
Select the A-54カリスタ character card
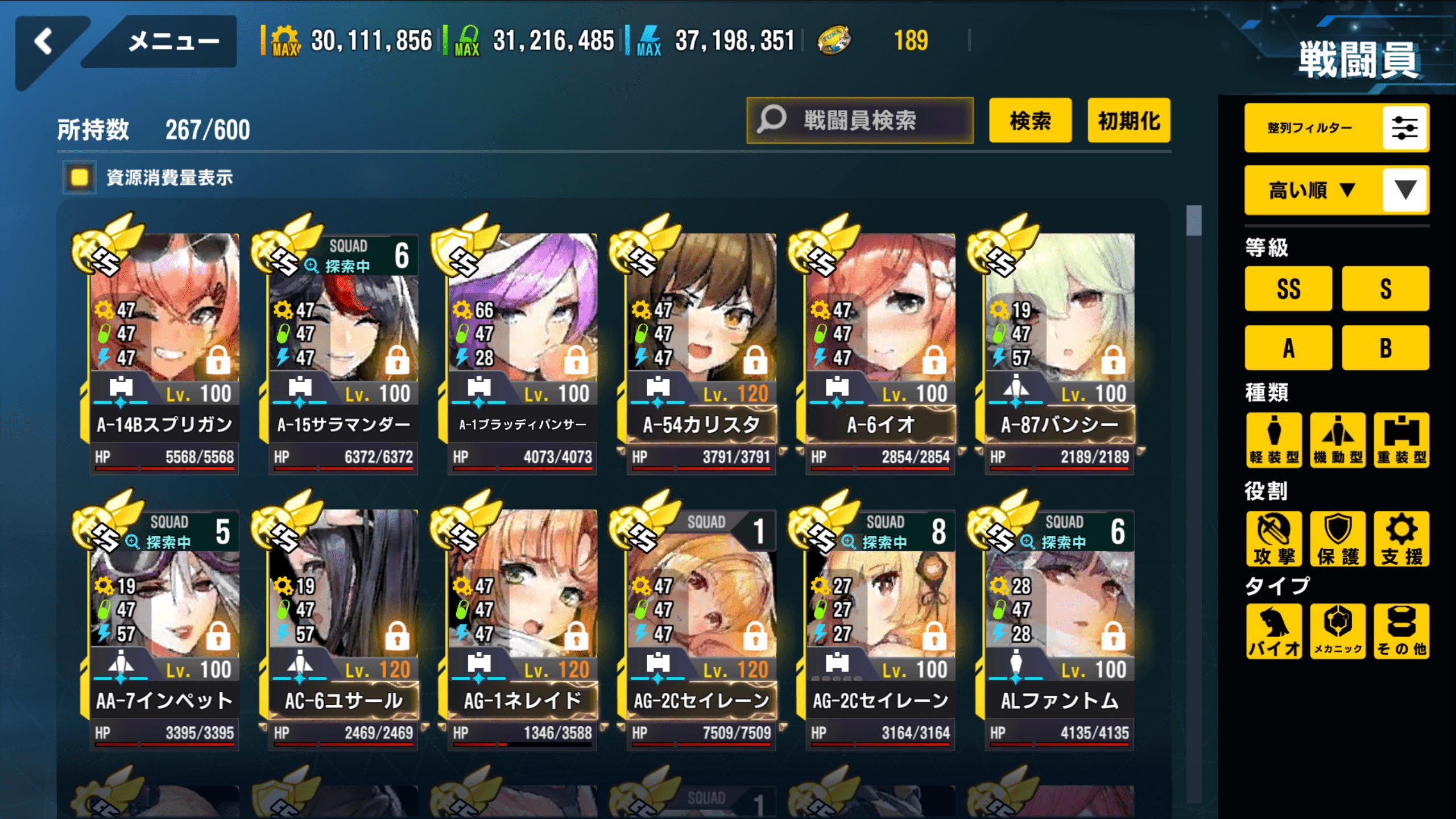pyautogui.click(x=701, y=353)
